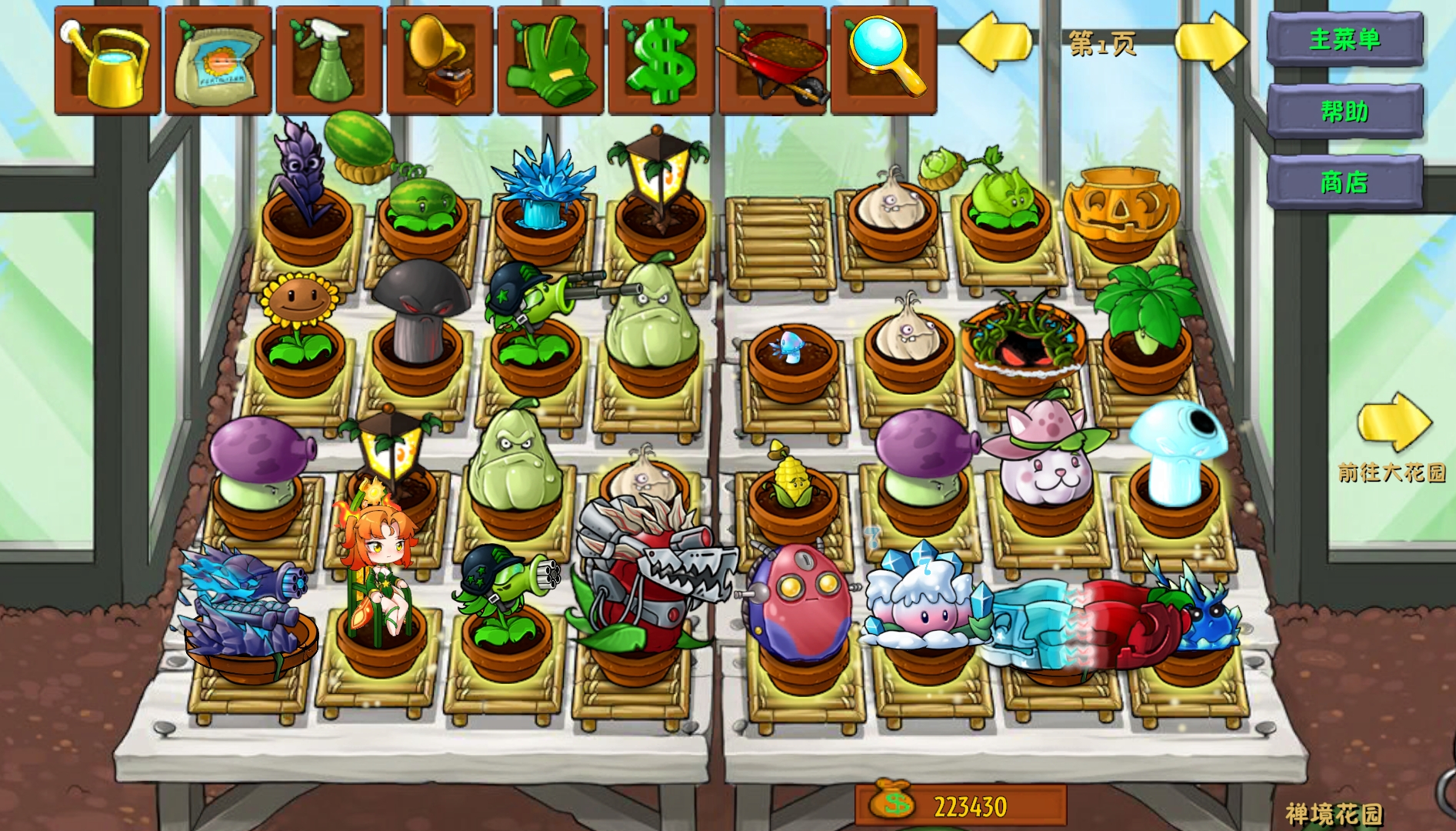This screenshot has width=1456, height=831.
Task: Equip the green gardening glove
Action: pos(551,61)
